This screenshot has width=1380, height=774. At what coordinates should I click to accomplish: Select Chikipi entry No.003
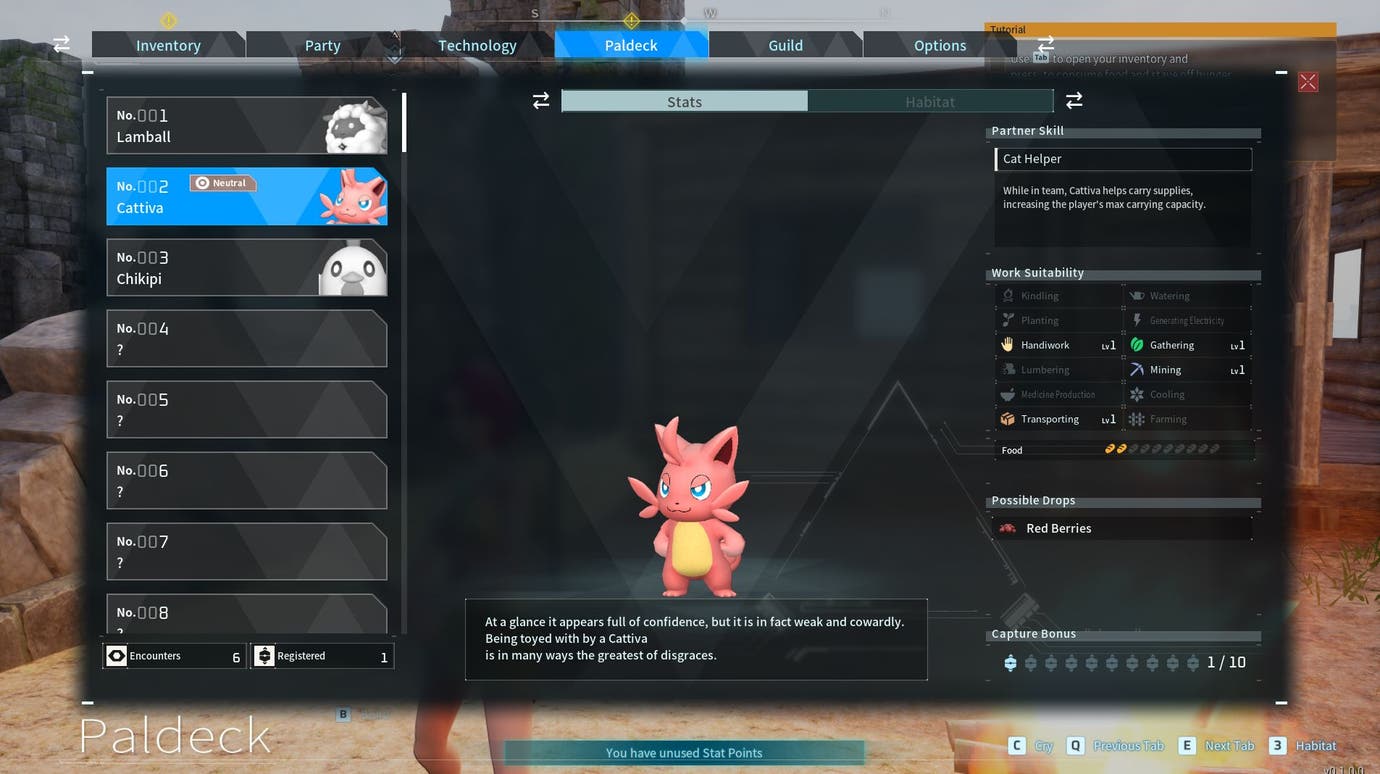[246, 268]
